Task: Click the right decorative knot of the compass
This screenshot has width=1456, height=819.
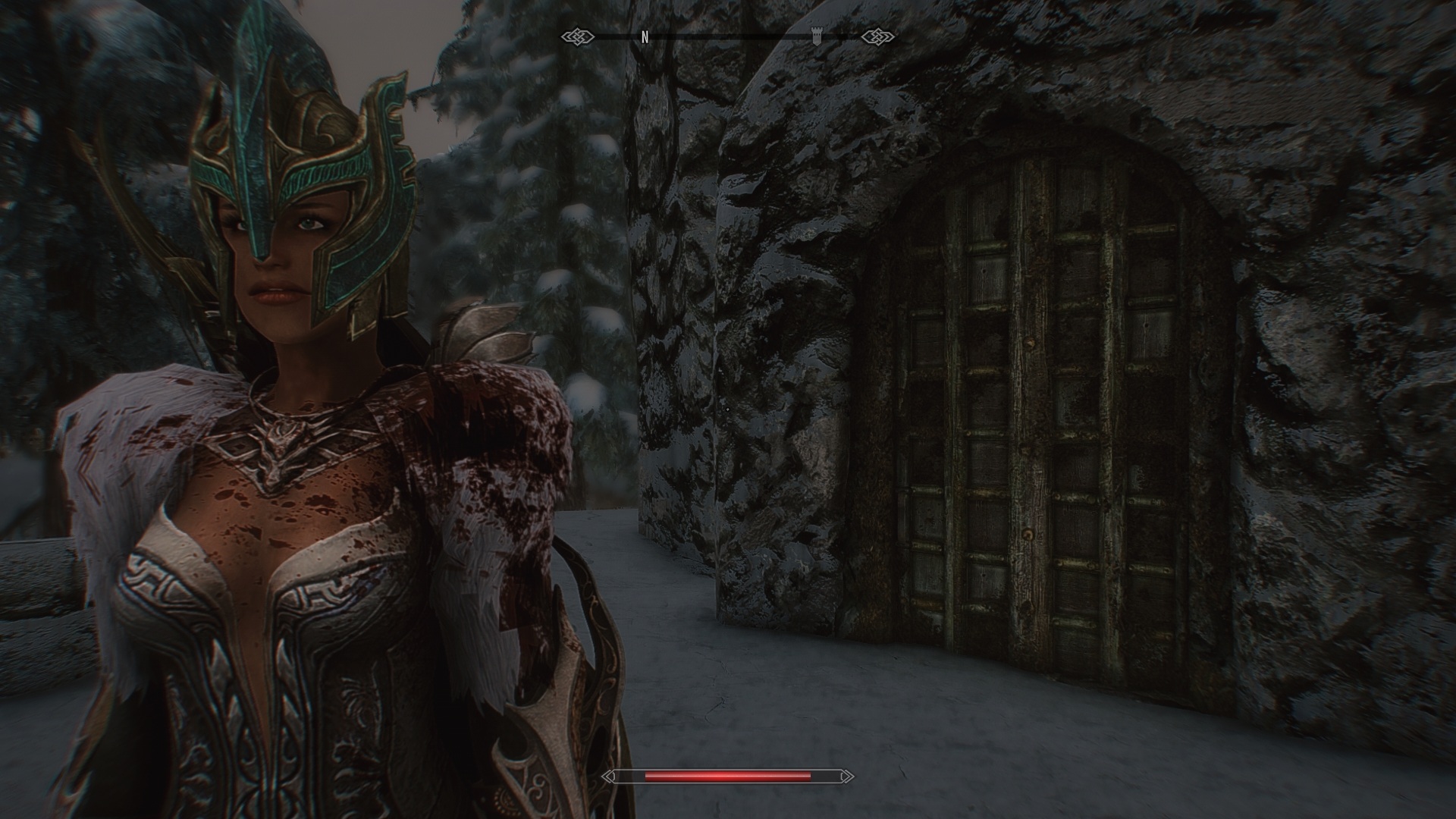Action: point(877,34)
